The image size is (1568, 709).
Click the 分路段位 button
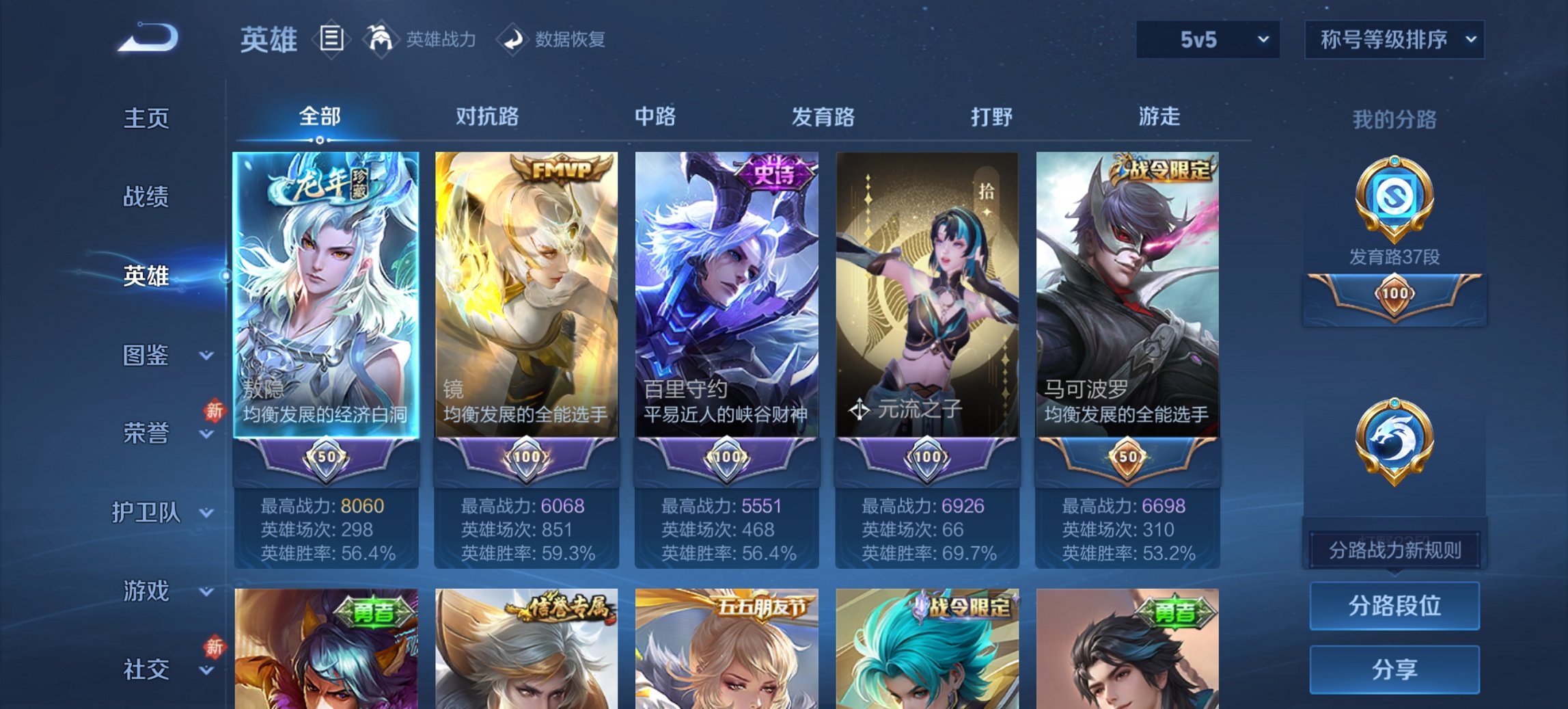coord(1394,606)
